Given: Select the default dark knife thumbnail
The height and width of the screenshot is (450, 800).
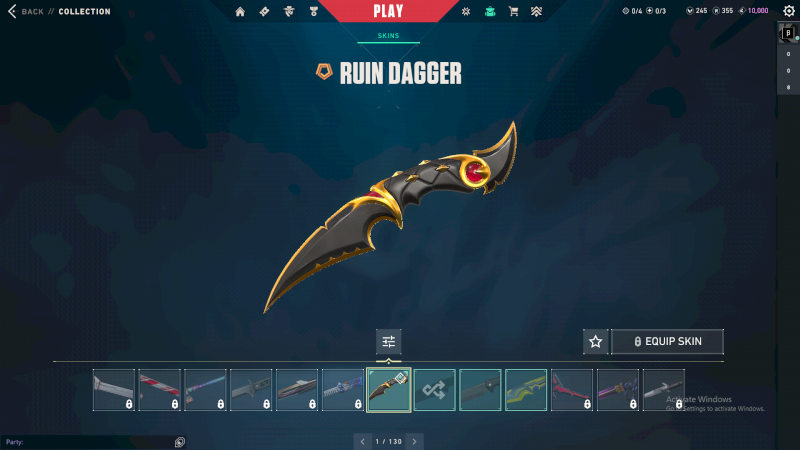Looking at the screenshot, I should [x=480, y=390].
